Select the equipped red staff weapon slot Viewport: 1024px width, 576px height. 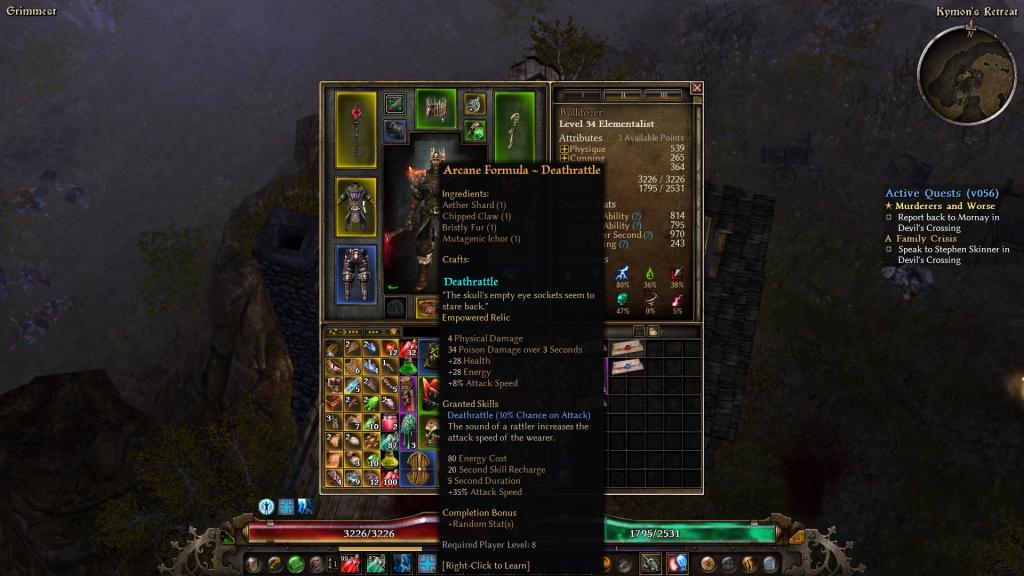coord(356,129)
